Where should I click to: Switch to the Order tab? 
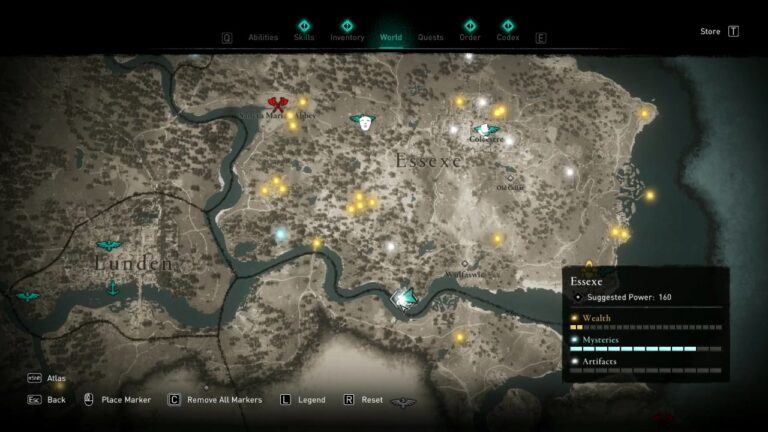point(469,37)
